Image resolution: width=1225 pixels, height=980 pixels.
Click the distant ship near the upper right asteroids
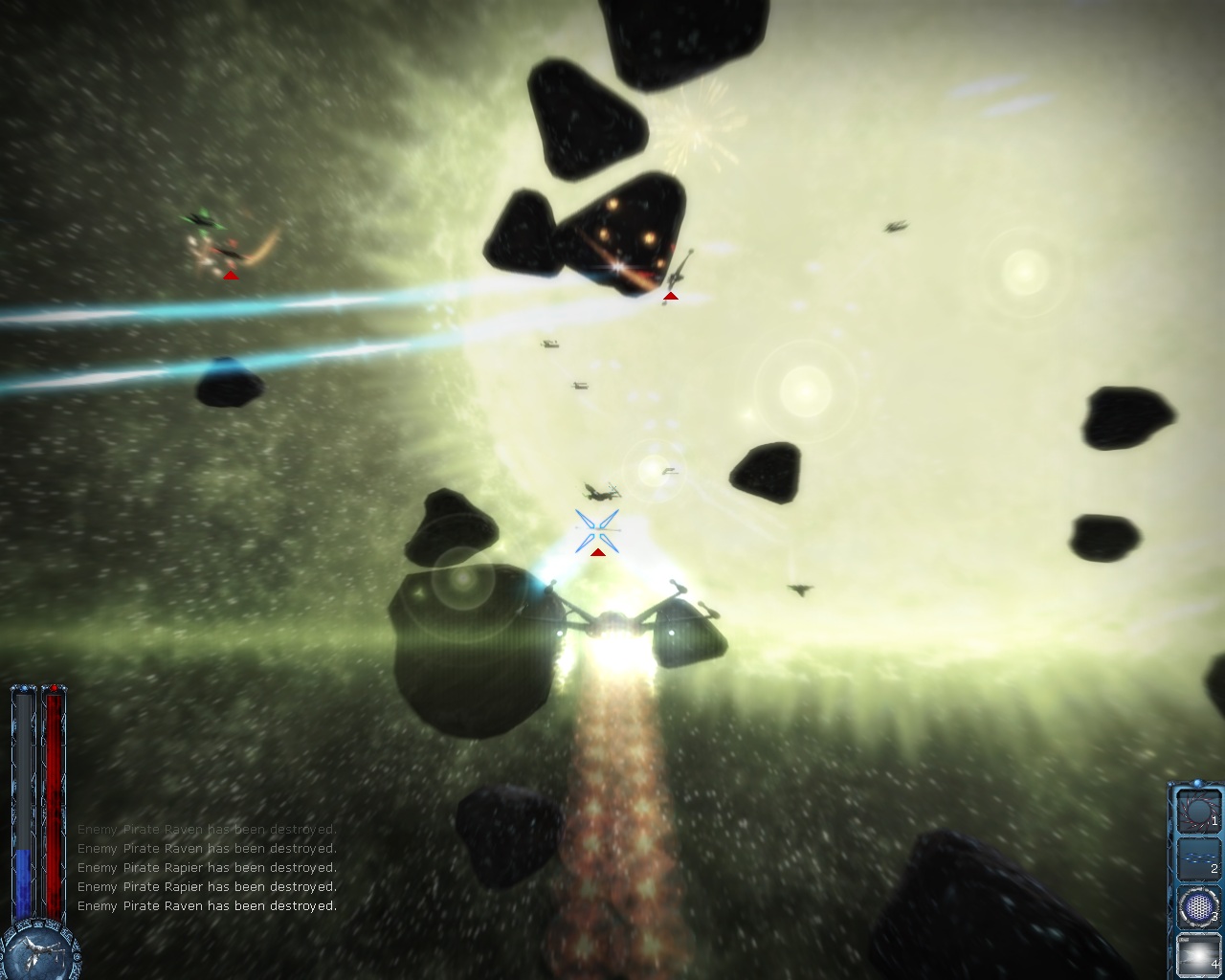[895, 228]
